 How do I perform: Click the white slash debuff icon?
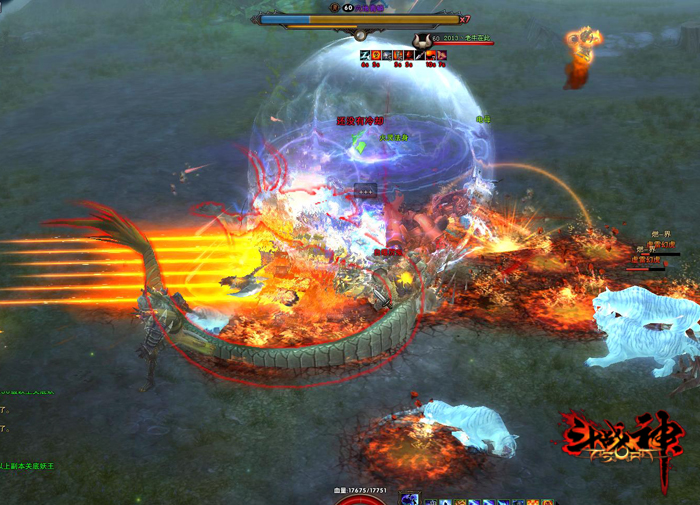point(365,56)
